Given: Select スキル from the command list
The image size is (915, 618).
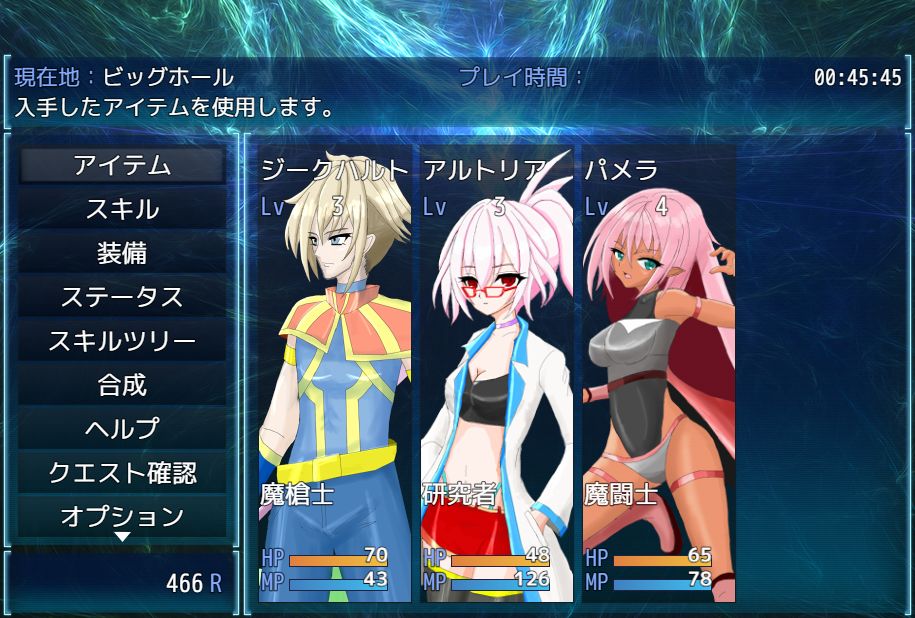Looking at the screenshot, I should coord(122,210).
